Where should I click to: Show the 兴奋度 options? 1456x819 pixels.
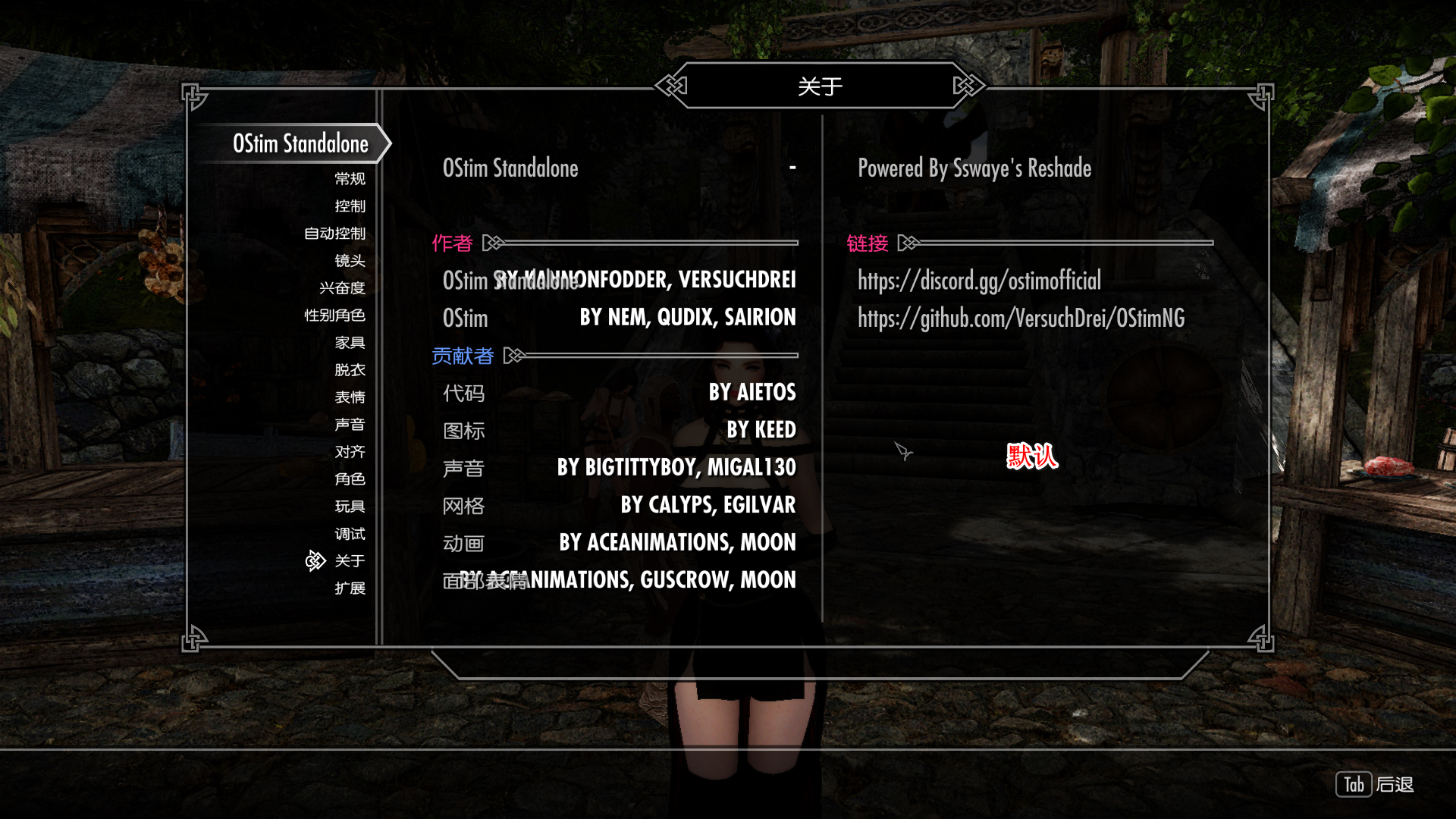[x=342, y=288]
